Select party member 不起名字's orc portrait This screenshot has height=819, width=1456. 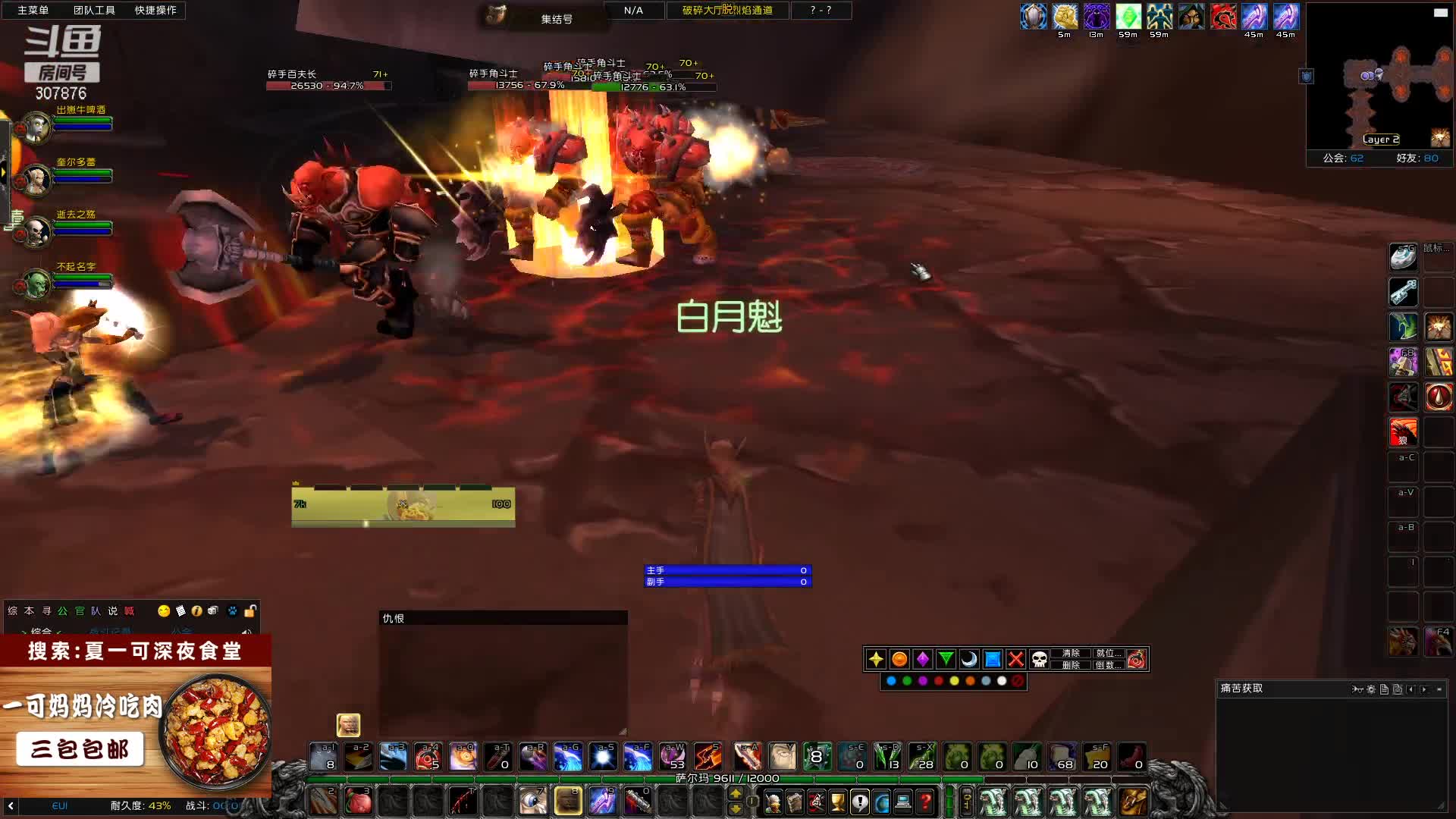tap(36, 284)
